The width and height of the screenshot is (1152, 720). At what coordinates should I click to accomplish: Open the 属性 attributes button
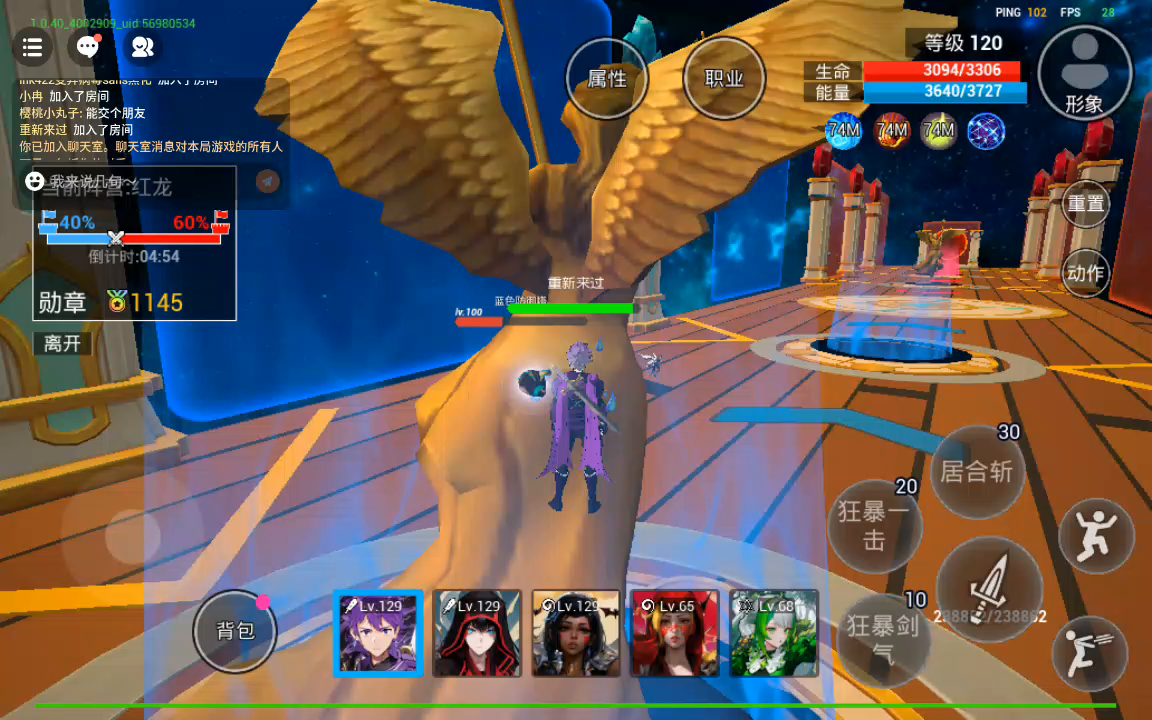606,79
